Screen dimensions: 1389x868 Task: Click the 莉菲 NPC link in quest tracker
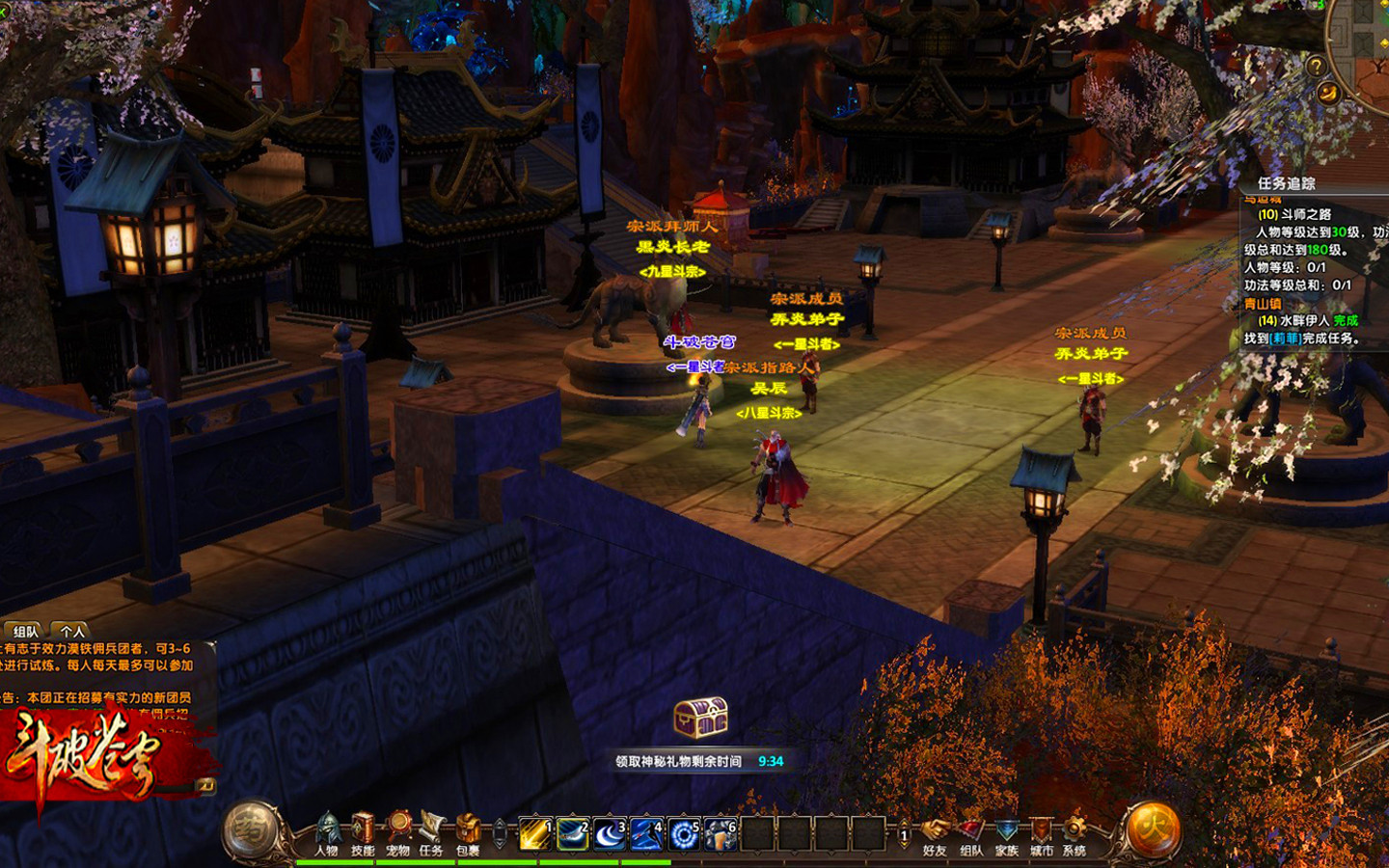click(1286, 339)
